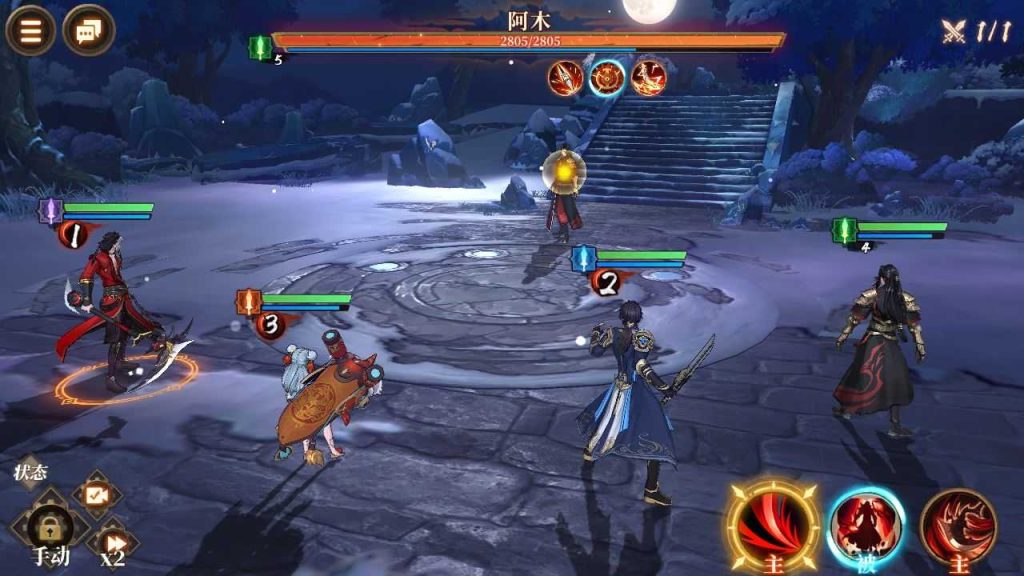Open the chat bubbles button
1024x576 pixels.
click(88, 31)
